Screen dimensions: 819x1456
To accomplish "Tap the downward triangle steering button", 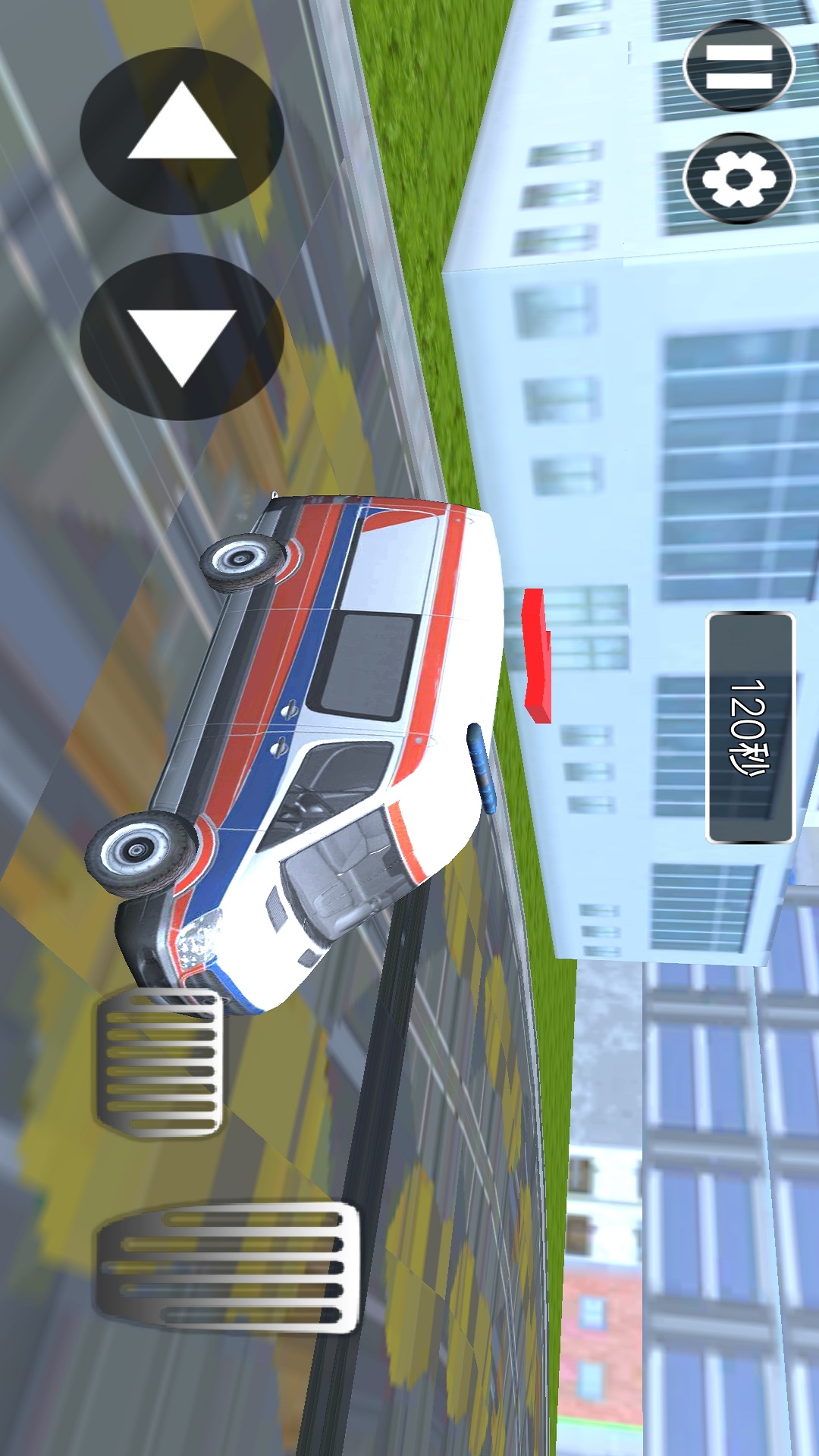I will coord(181,337).
